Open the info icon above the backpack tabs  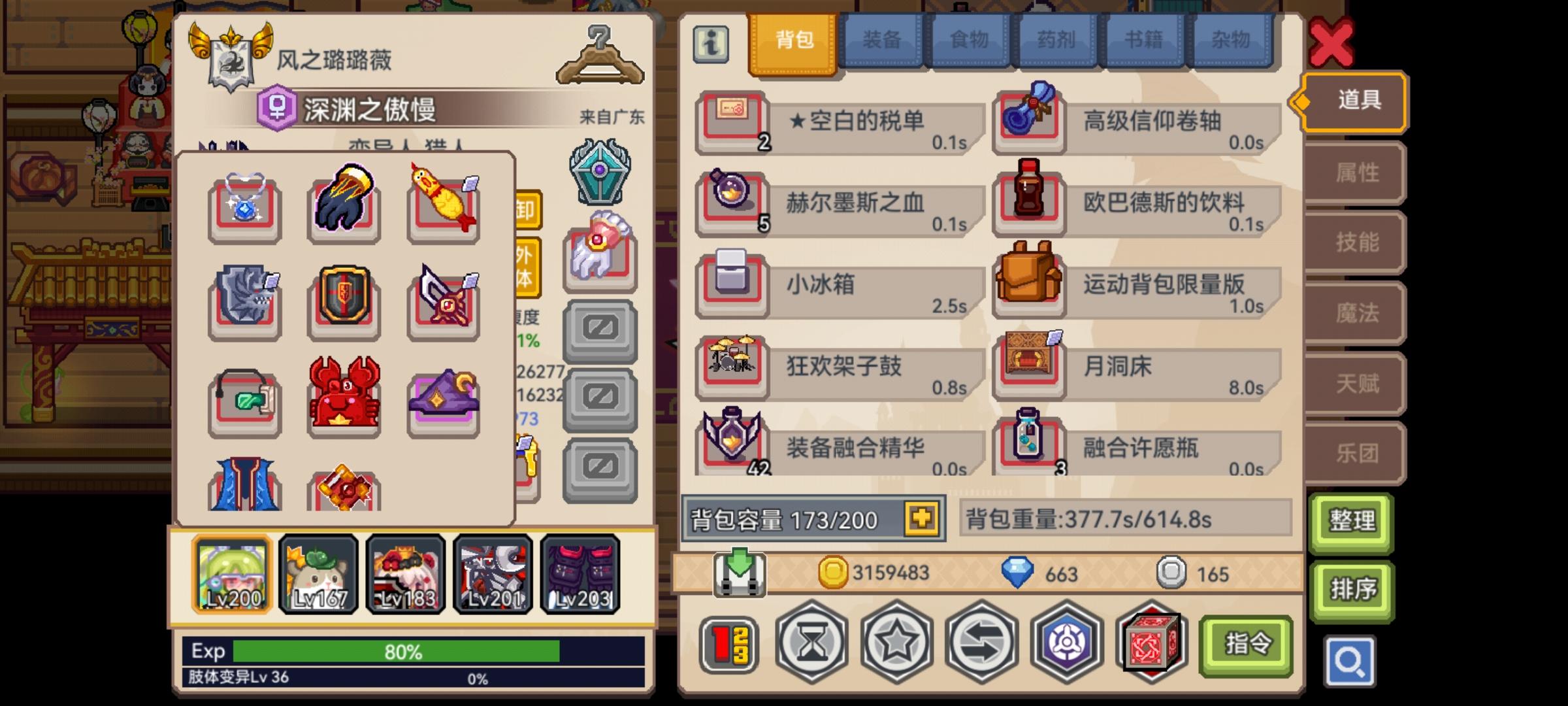(711, 43)
